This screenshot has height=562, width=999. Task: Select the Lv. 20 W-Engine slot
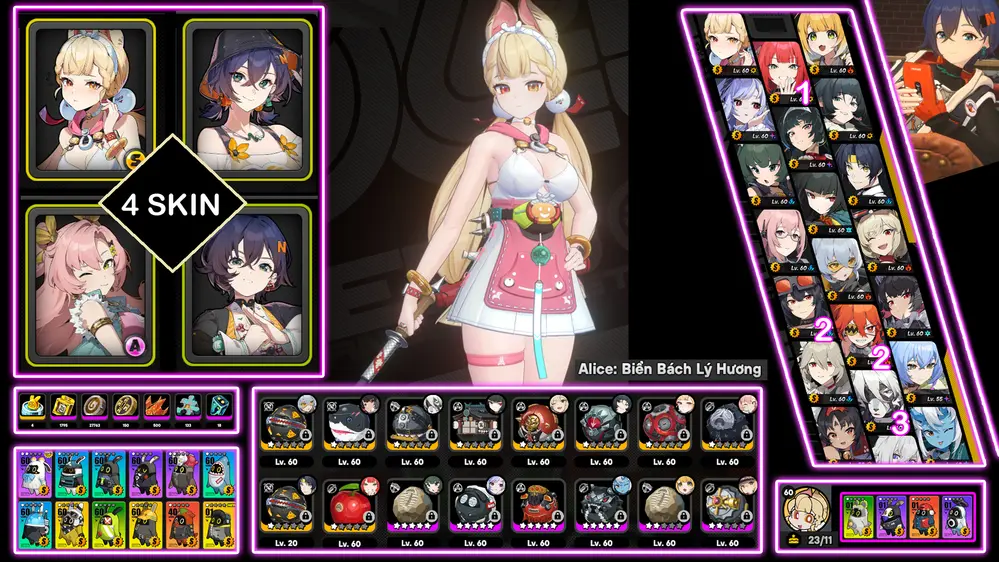point(283,506)
